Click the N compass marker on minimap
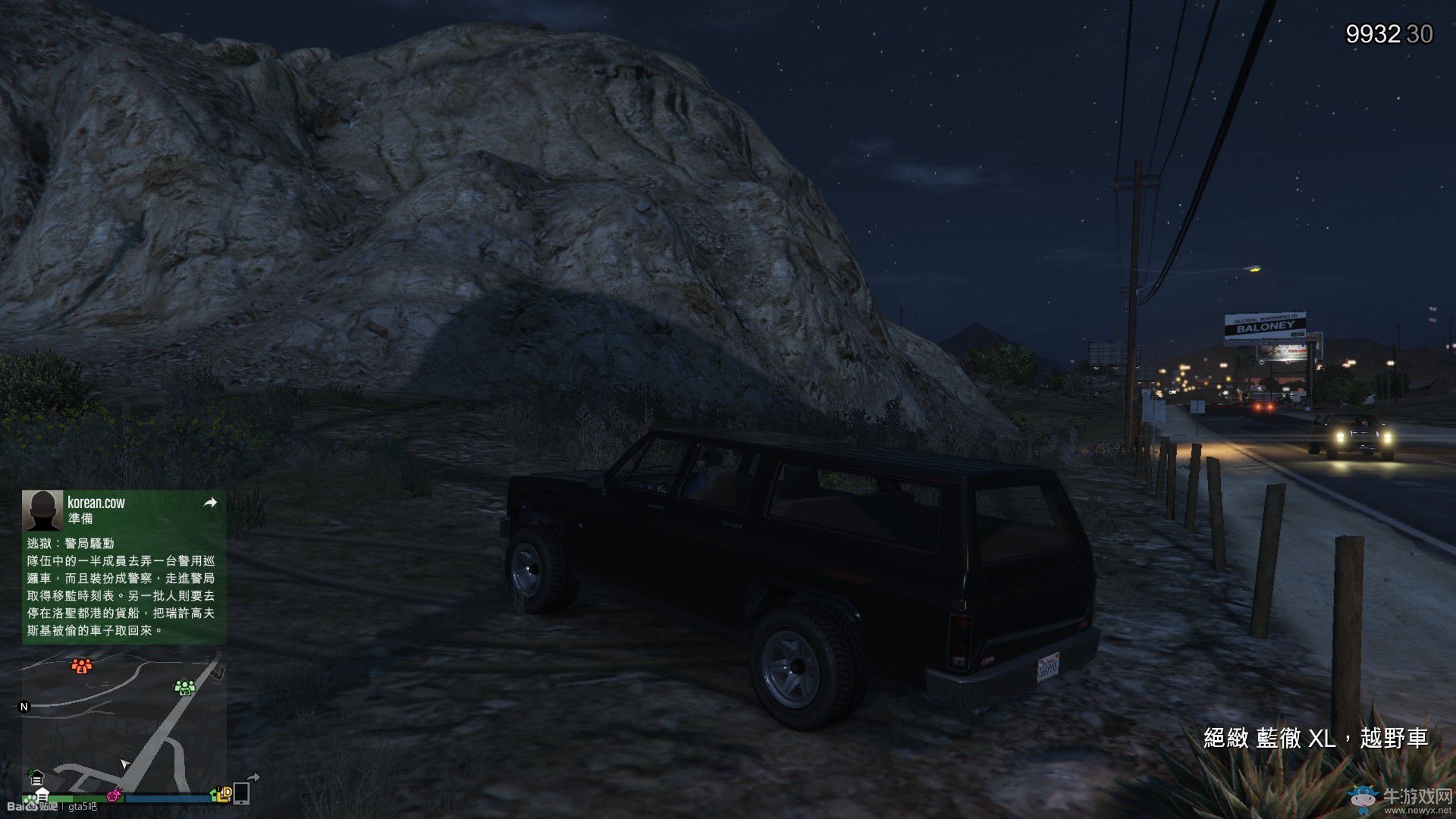The image size is (1456, 819). pos(24,707)
